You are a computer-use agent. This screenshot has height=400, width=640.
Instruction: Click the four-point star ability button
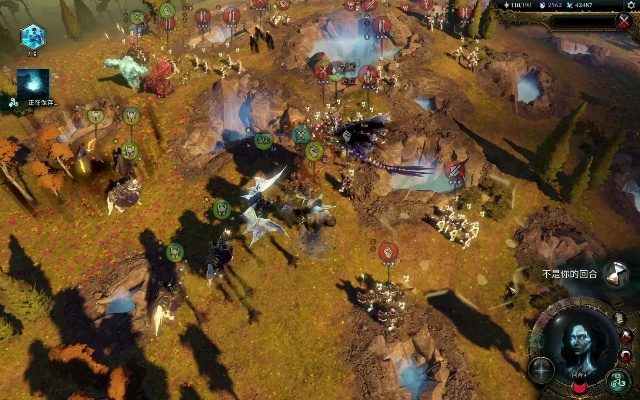[541, 369]
